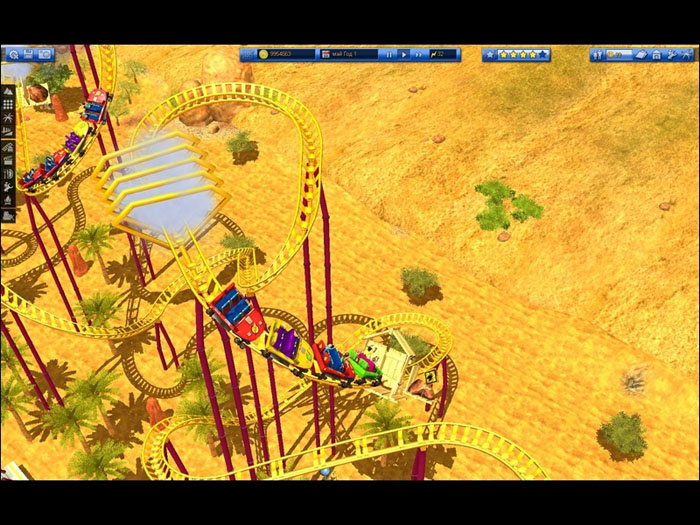700x525 pixels.
Task: Open the save game disk icon
Action: [x=27, y=53]
